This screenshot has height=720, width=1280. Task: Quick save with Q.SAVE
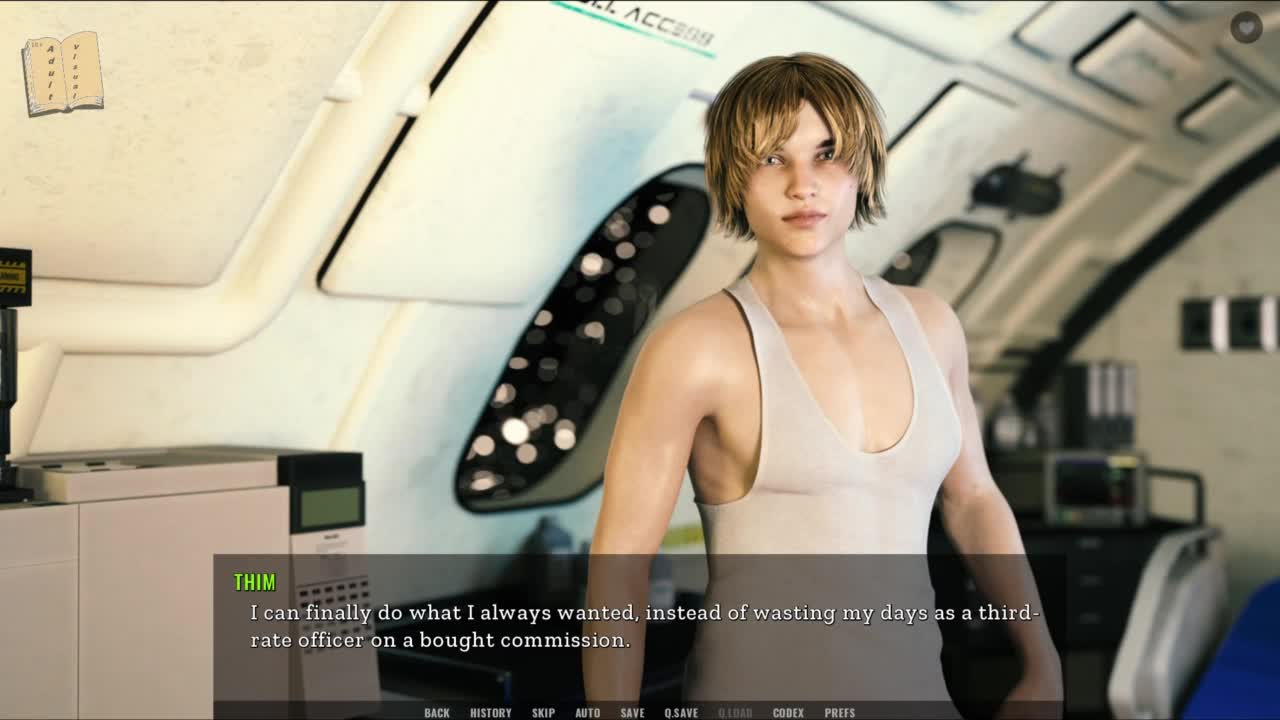[x=681, y=712]
